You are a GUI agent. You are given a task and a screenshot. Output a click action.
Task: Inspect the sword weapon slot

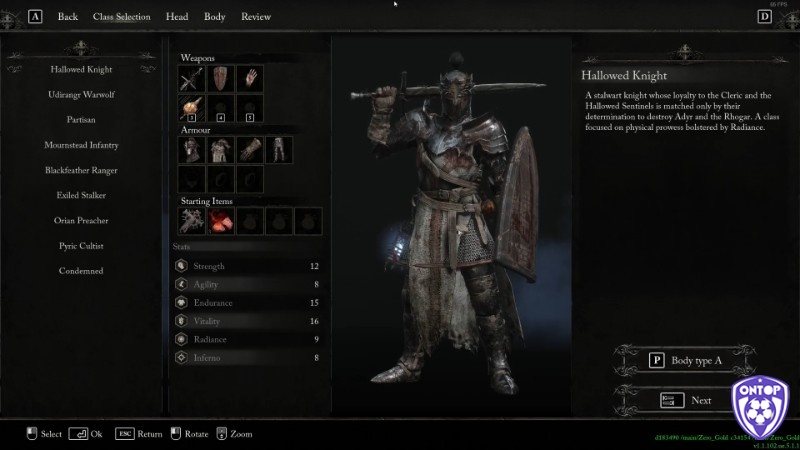coord(191,78)
